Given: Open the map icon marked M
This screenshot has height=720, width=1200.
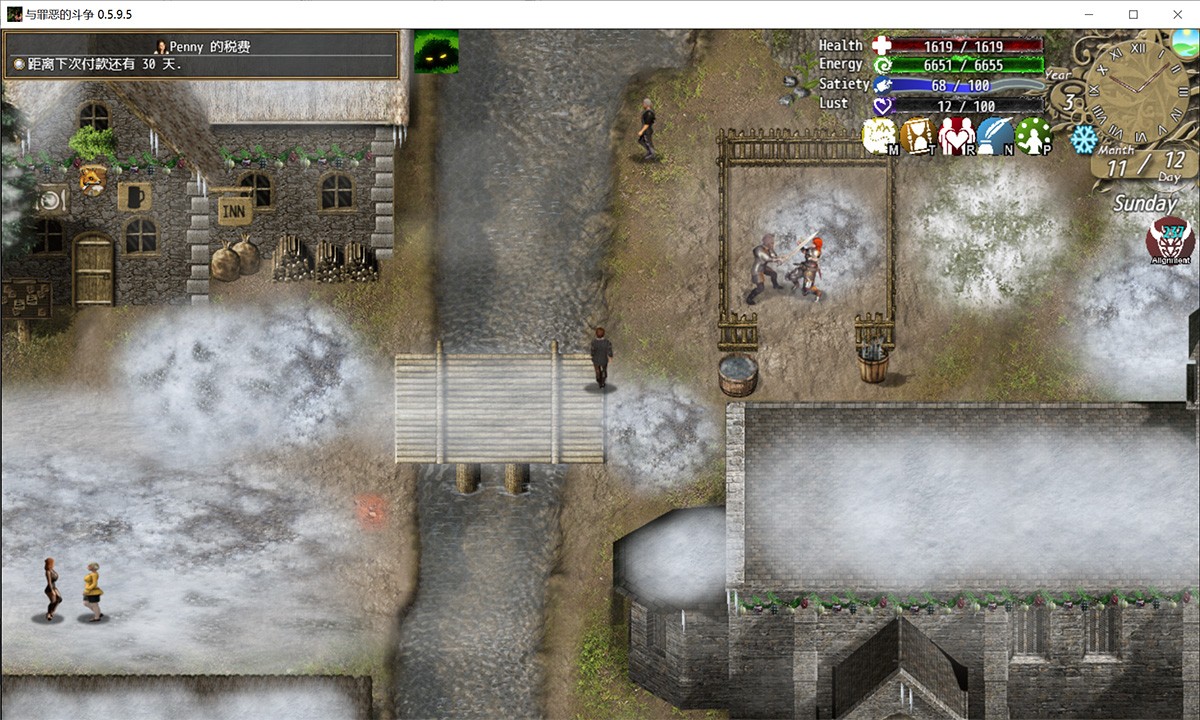Looking at the screenshot, I should [879, 136].
